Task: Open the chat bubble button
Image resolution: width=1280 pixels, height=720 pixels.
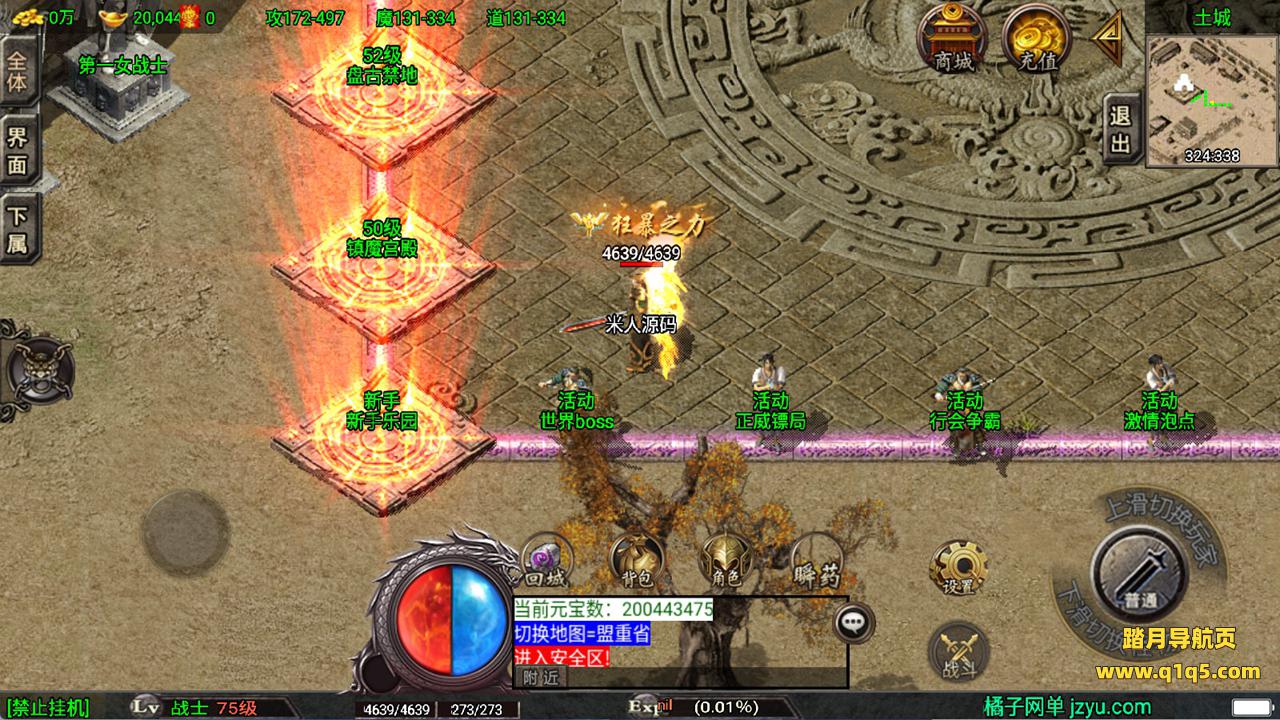Action: 853,622
